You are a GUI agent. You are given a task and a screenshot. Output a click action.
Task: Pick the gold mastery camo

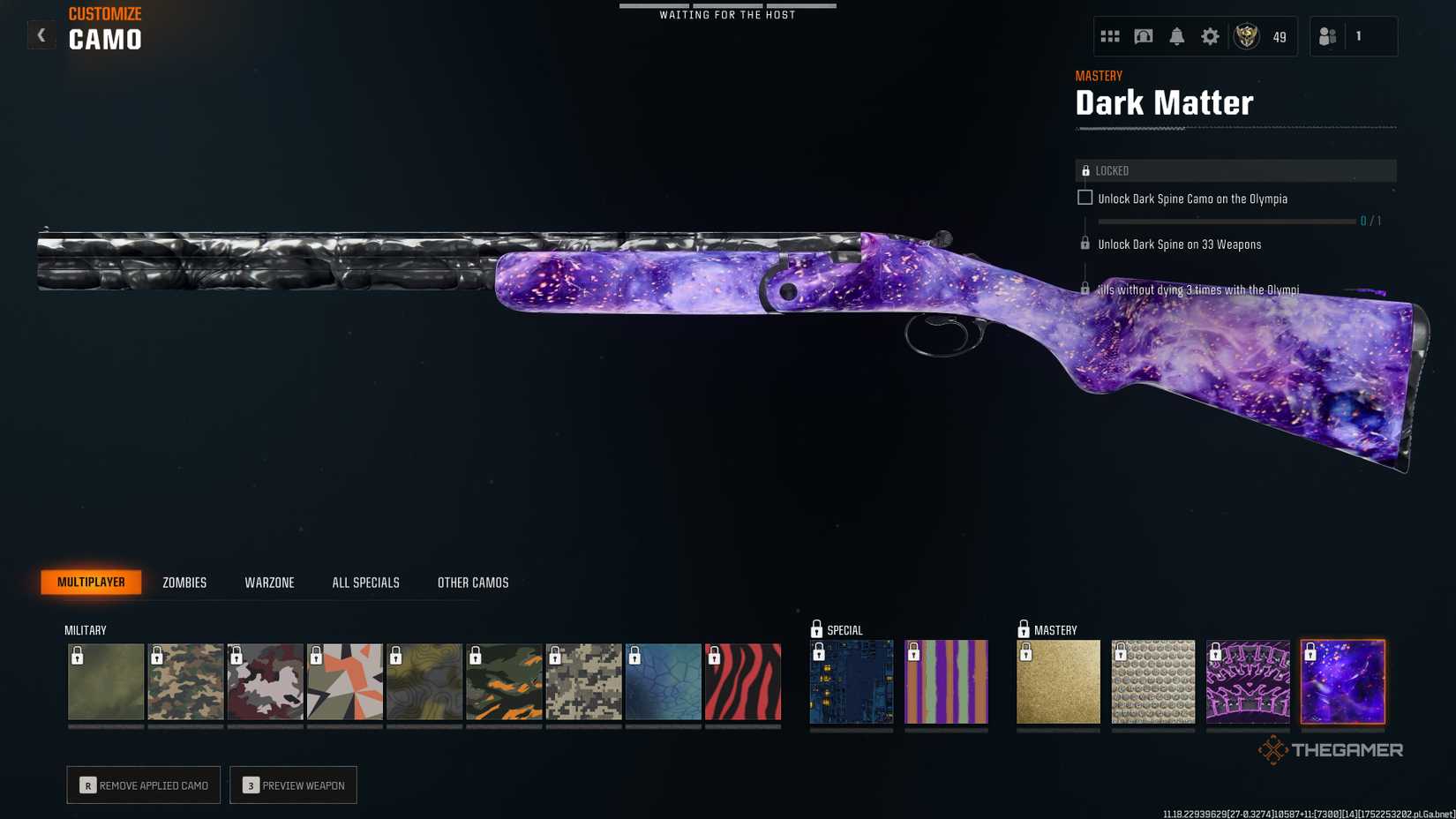point(1058,682)
